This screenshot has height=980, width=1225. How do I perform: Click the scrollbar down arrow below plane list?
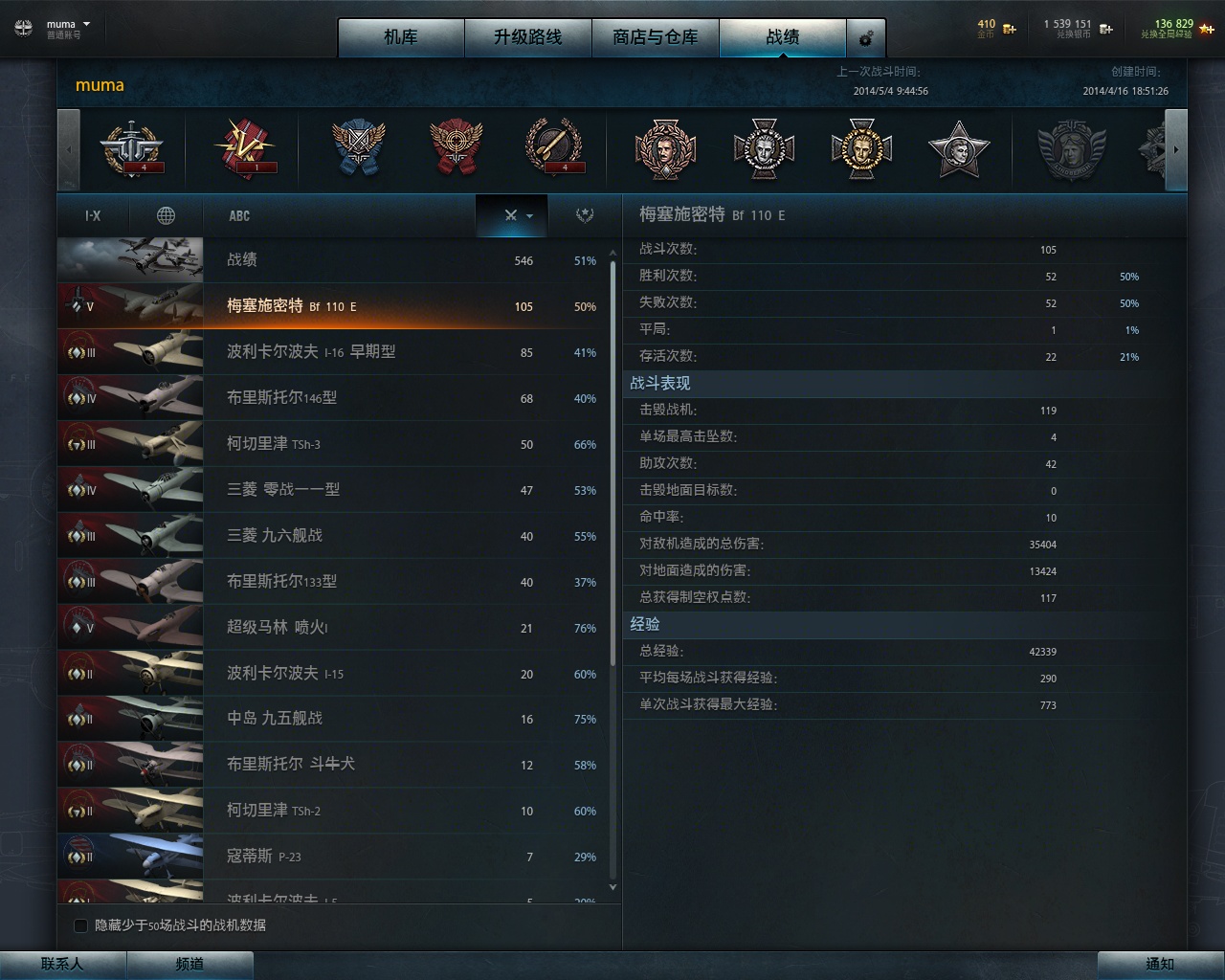(612, 887)
